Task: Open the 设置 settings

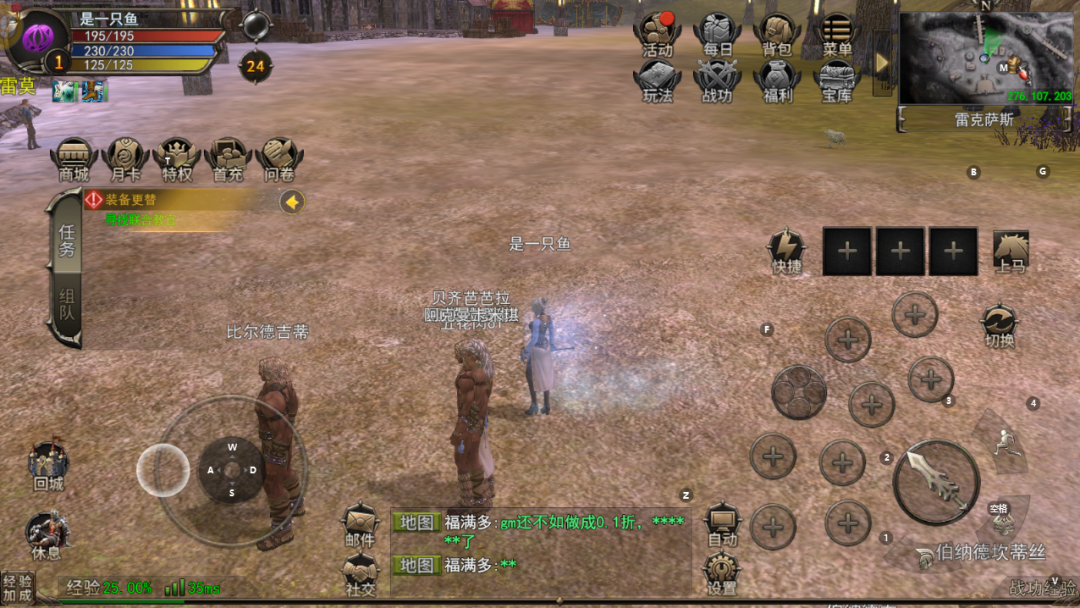Action: [x=721, y=574]
